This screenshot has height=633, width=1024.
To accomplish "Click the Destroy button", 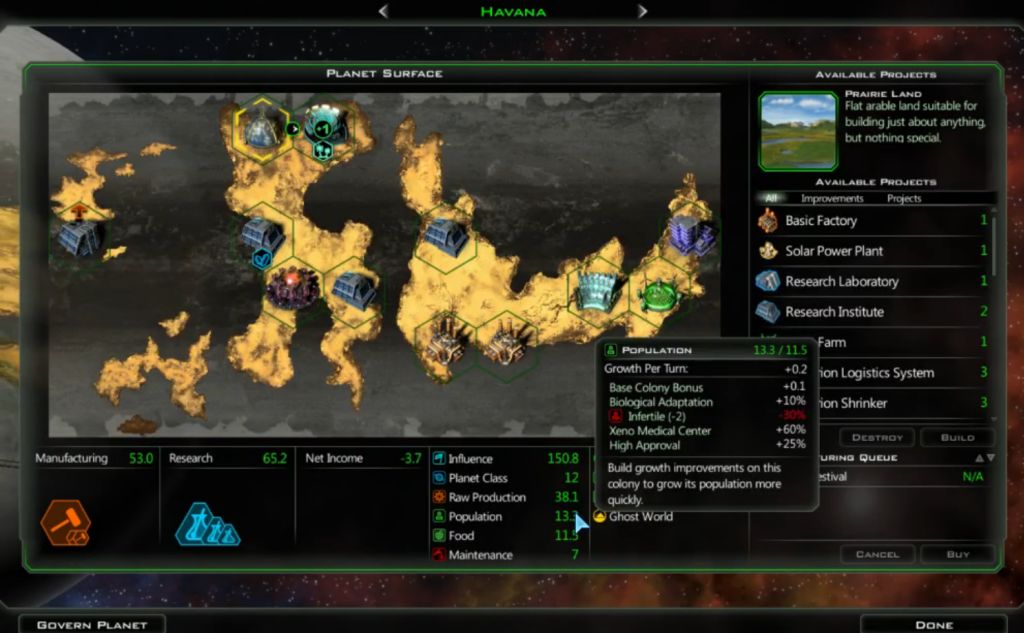I will [x=876, y=438].
